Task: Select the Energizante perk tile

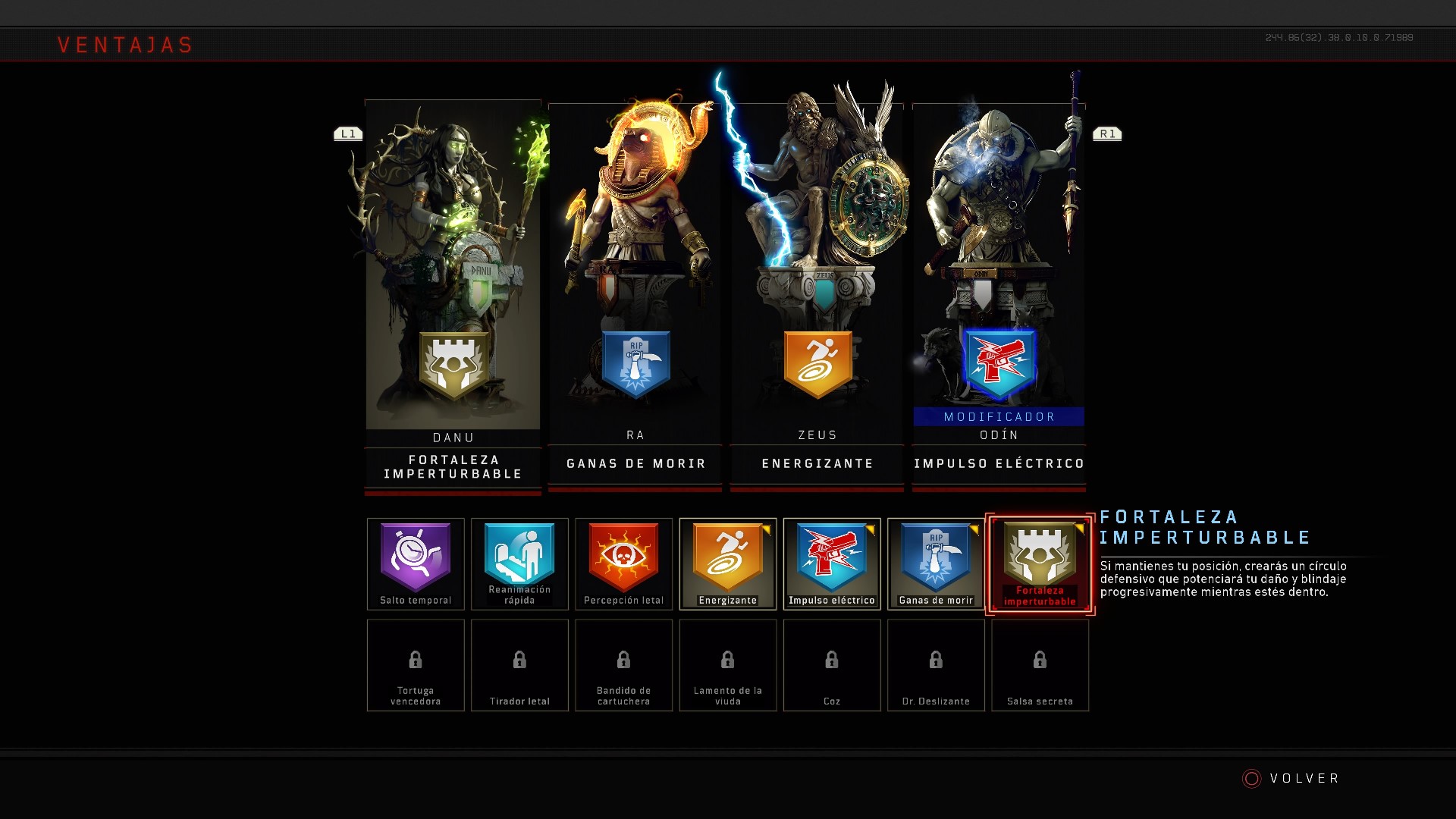Action: pyautogui.click(x=728, y=563)
